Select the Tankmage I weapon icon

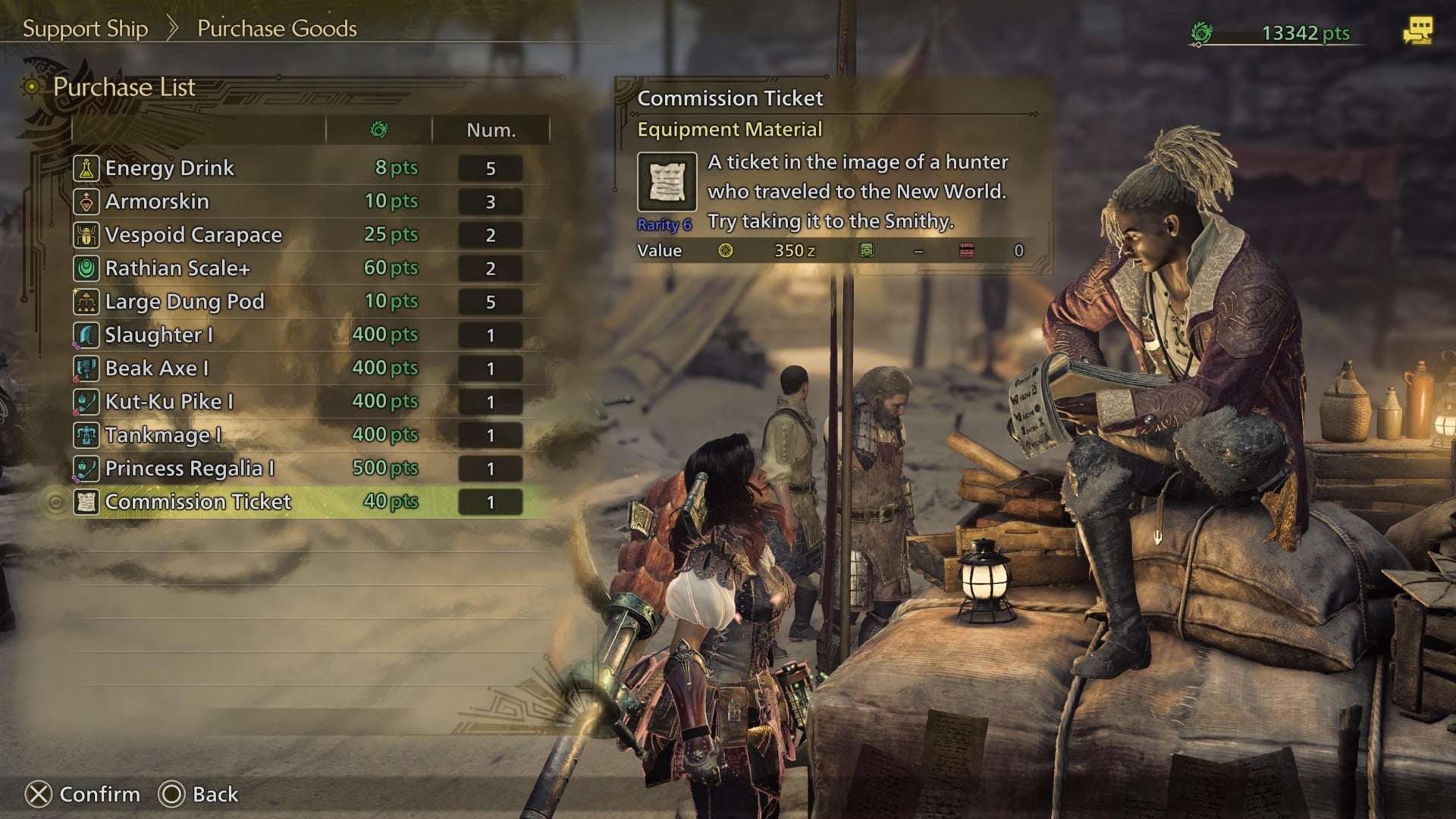(86, 435)
